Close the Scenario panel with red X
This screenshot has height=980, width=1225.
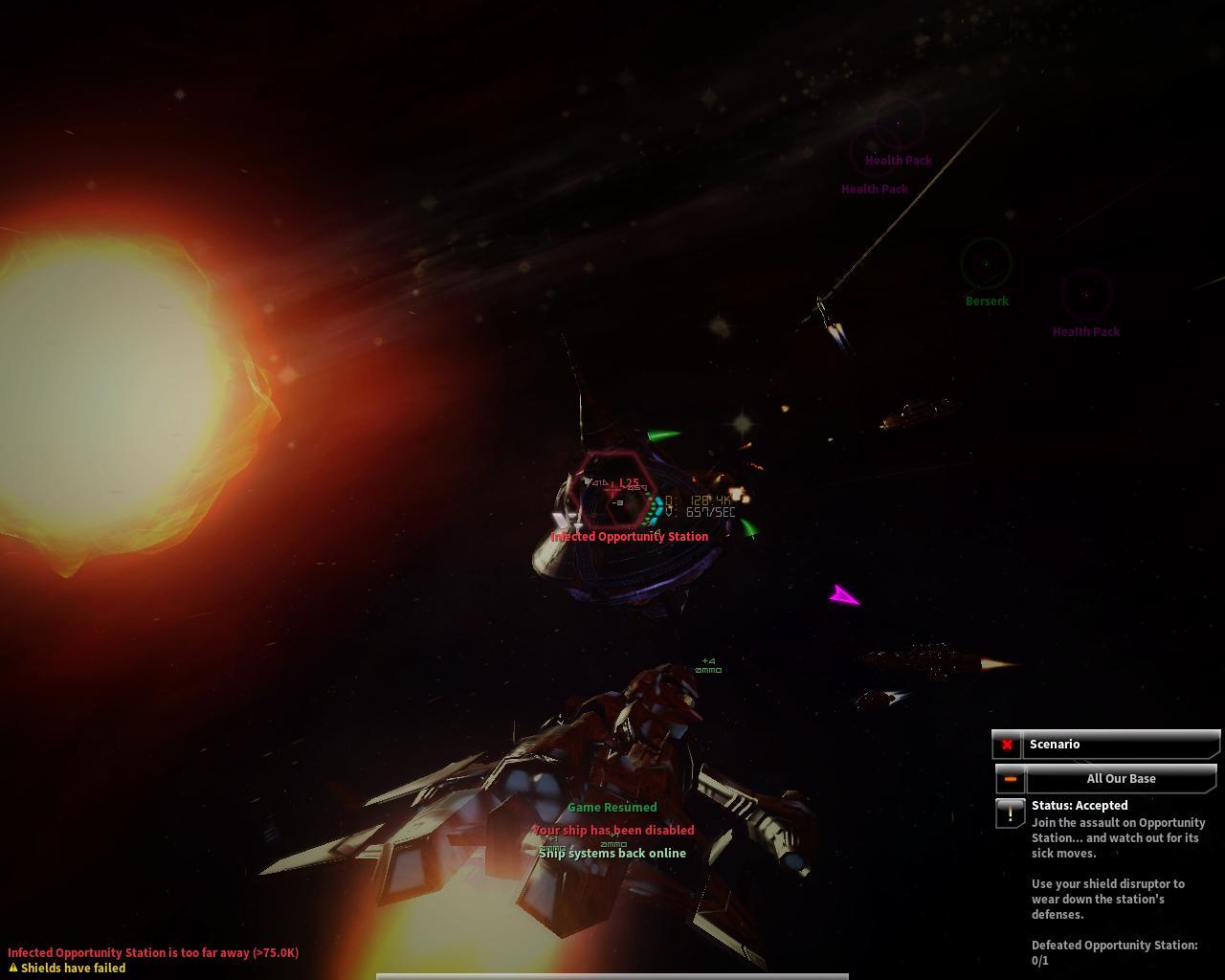pyautogui.click(x=1007, y=745)
